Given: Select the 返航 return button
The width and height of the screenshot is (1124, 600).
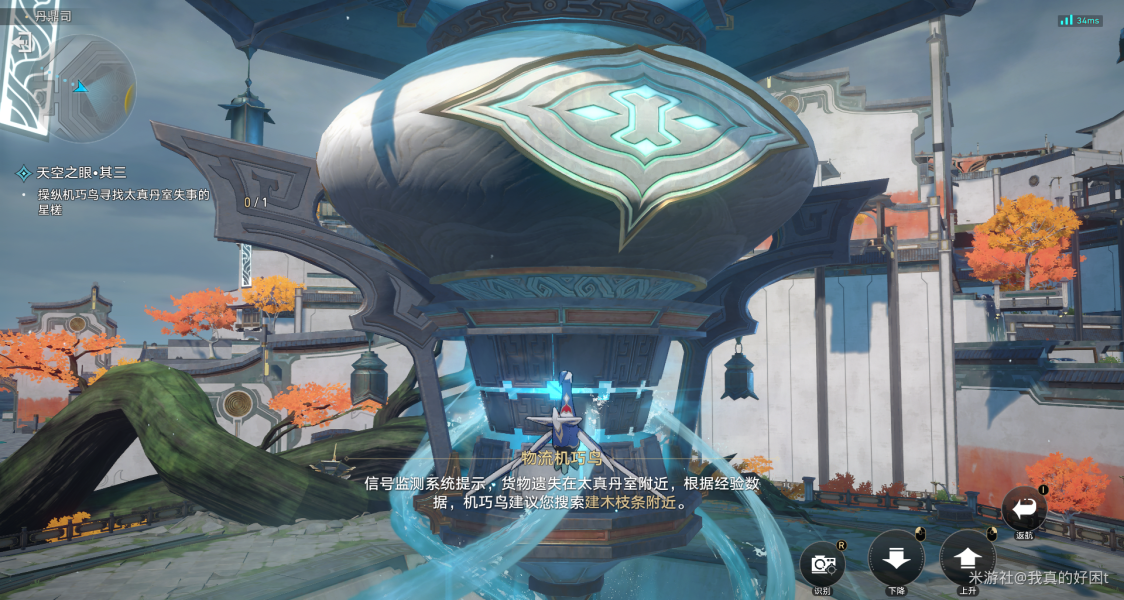Looking at the screenshot, I should [1024, 508].
